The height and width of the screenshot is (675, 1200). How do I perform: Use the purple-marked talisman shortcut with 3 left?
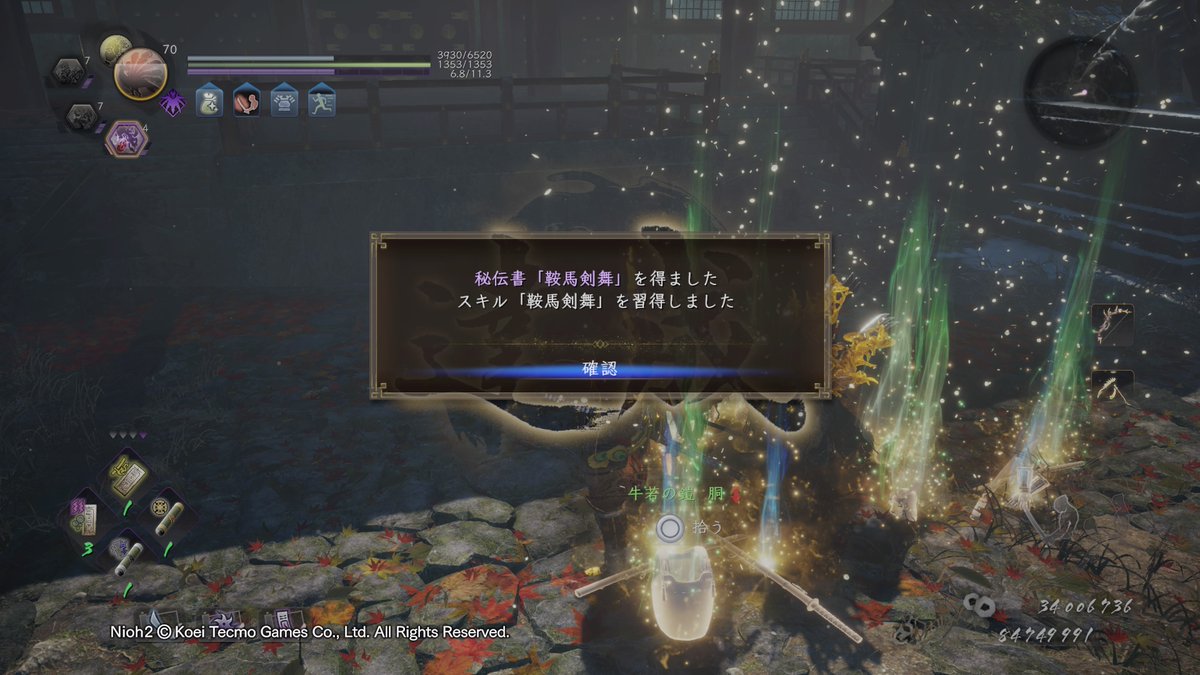(x=84, y=517)
